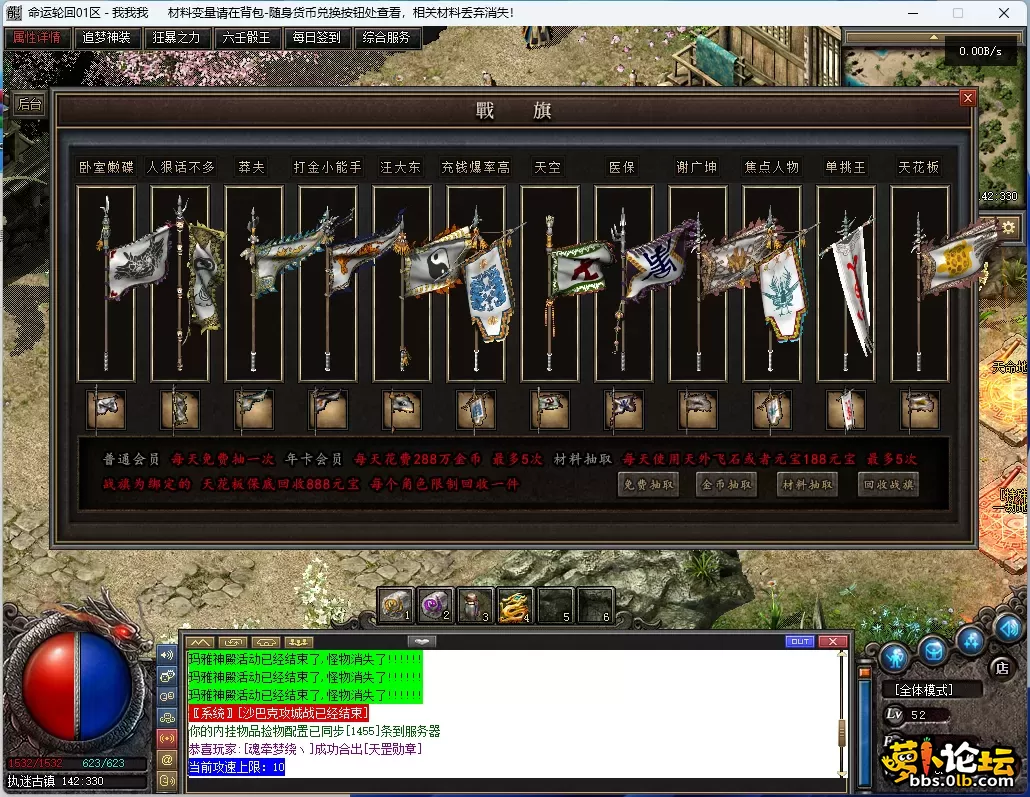Close the chat window with the red X
Screen dimensions: 1030x797
(832, 641)
